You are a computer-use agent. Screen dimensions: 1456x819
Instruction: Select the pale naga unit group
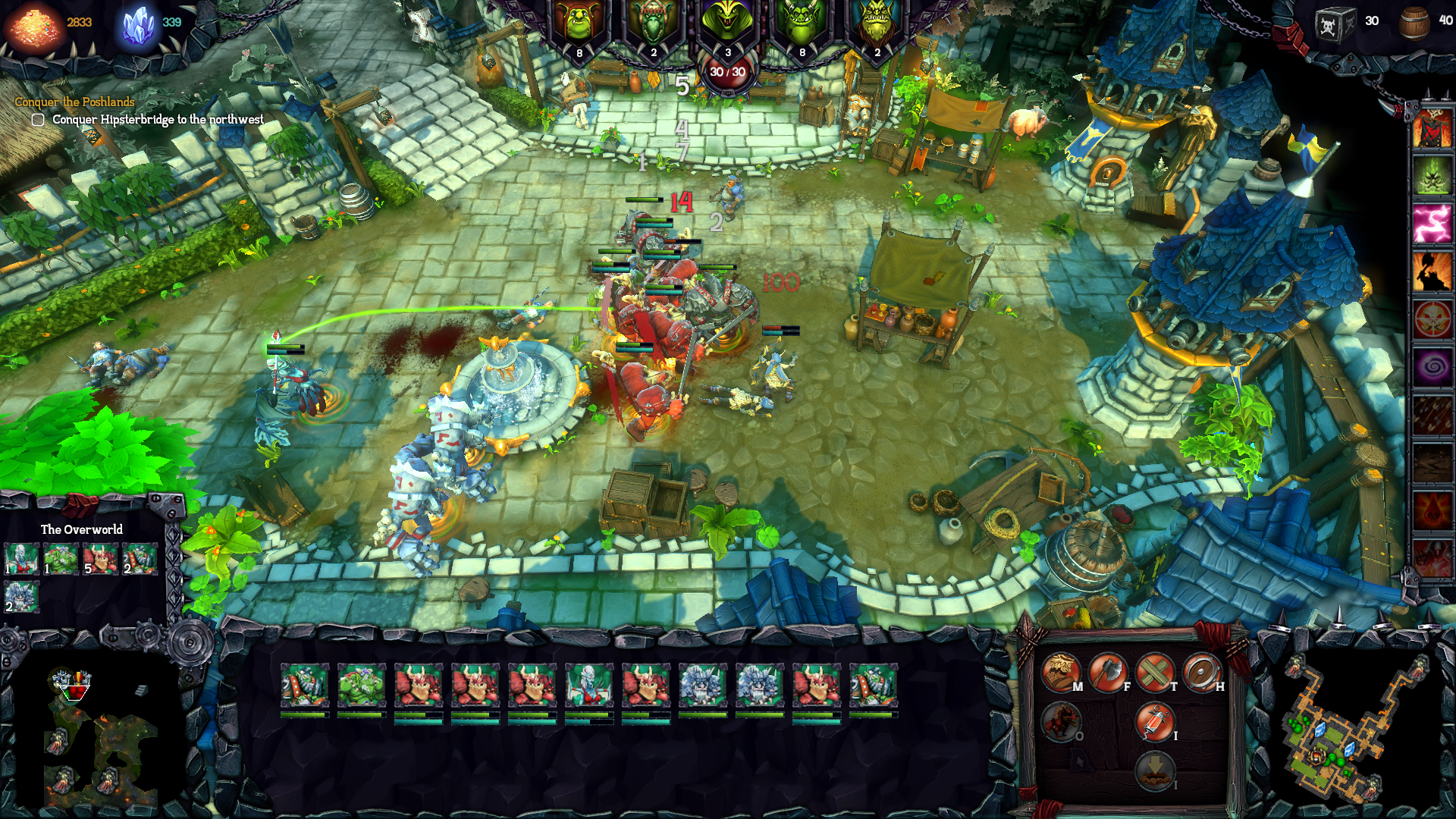[x=20, y=559]
